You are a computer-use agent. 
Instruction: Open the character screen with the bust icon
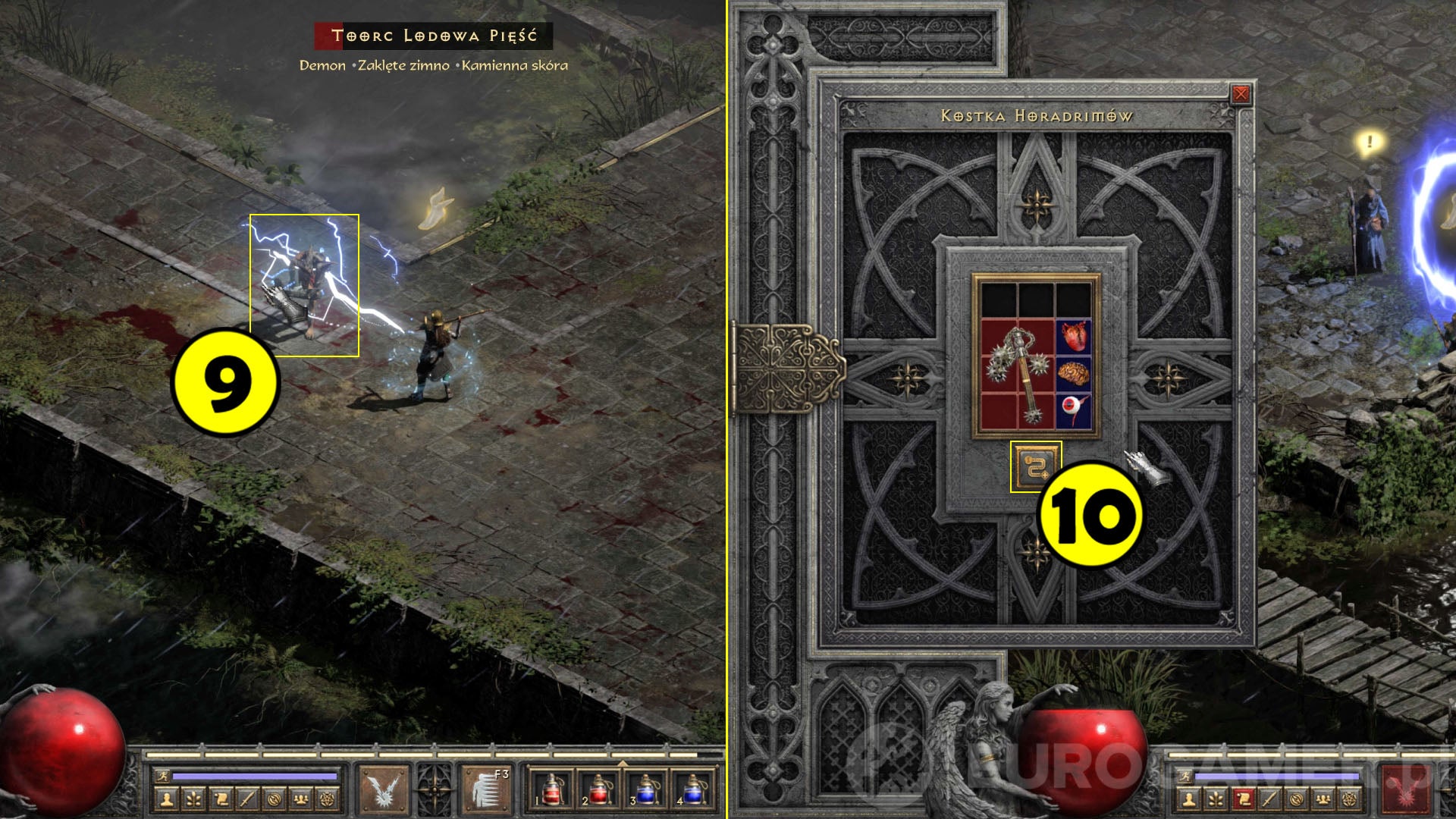166,797
